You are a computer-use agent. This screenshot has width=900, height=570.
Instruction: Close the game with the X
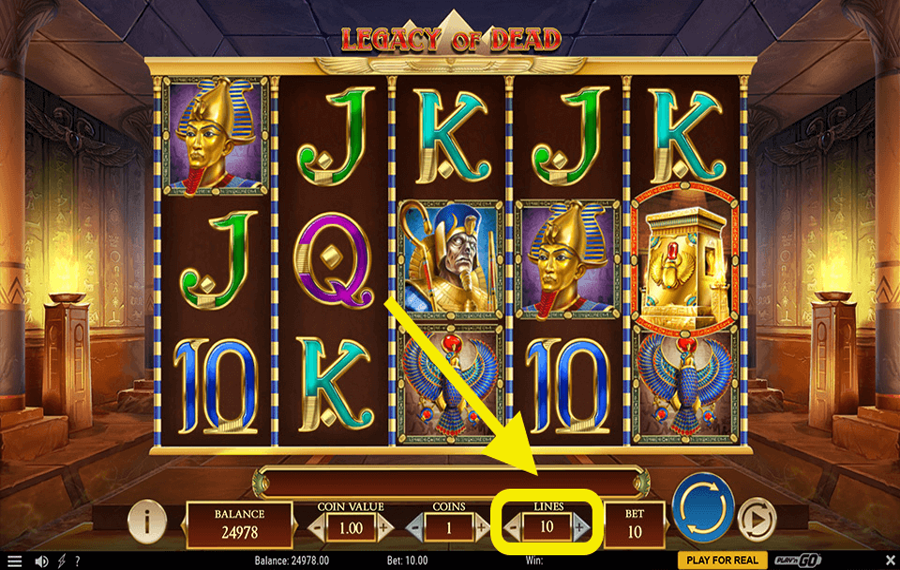coord(890,560)
